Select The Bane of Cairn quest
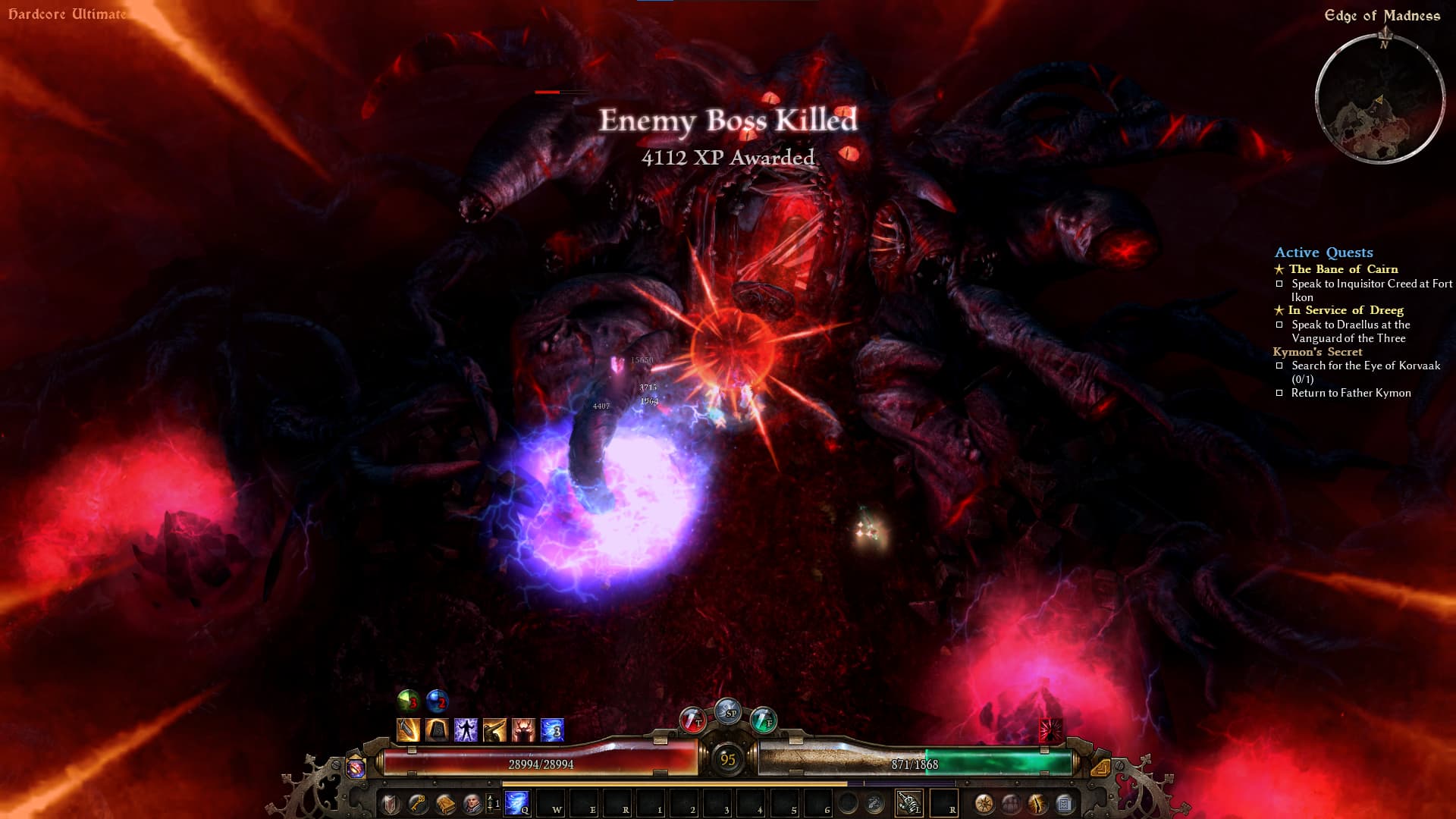 coord(1343,269)
